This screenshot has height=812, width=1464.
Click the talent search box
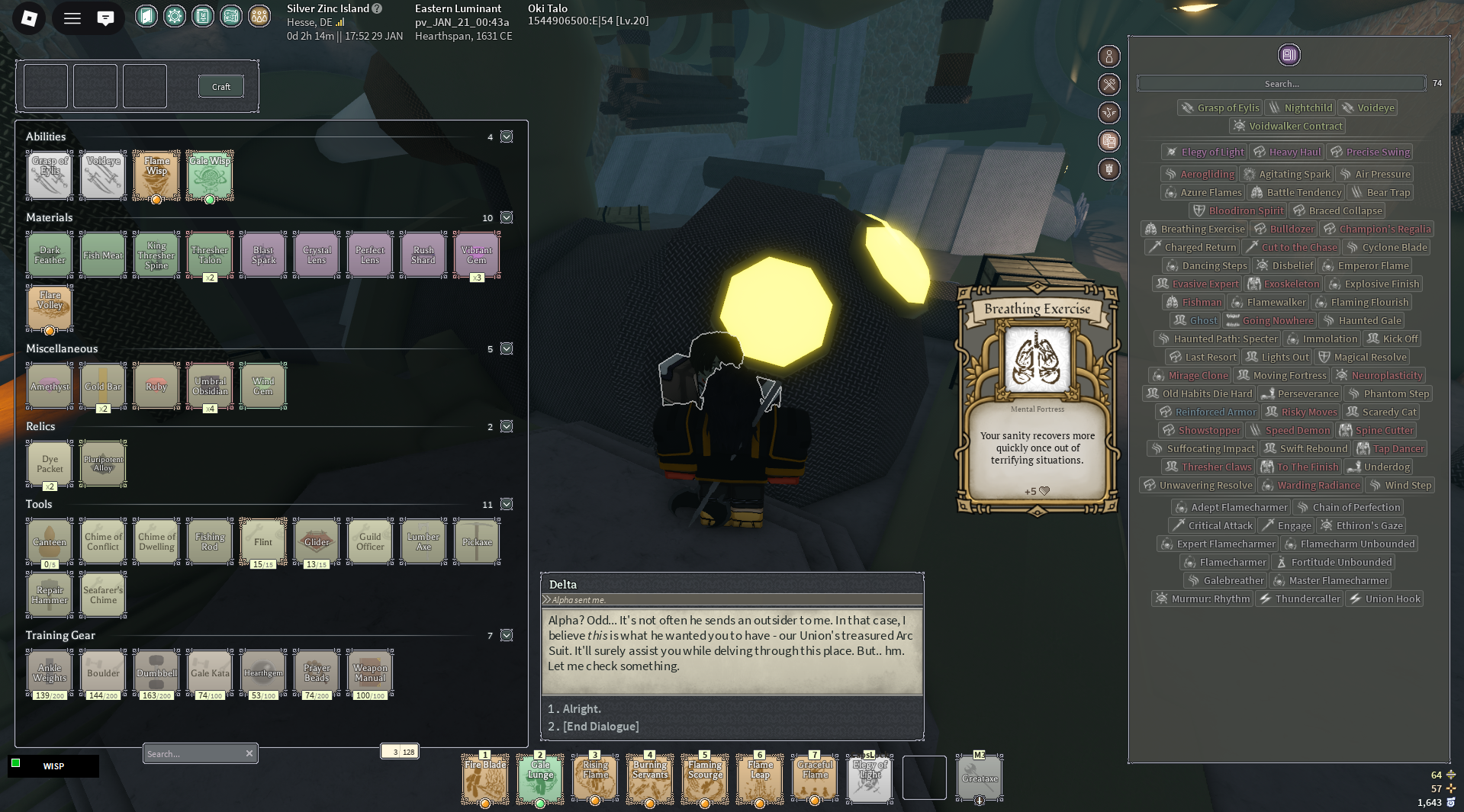point(1281,84)
